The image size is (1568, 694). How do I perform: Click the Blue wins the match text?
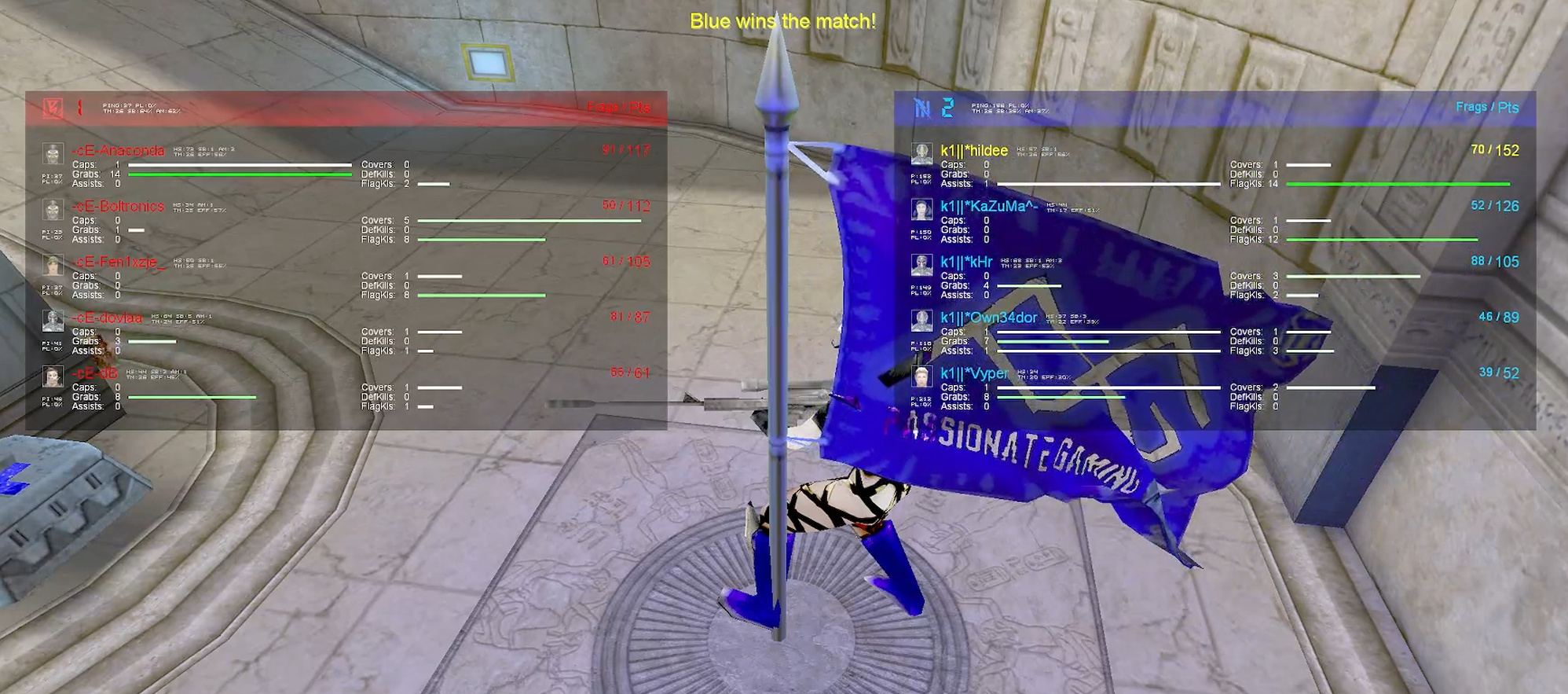pyautogui.click(x=782, y=21)
